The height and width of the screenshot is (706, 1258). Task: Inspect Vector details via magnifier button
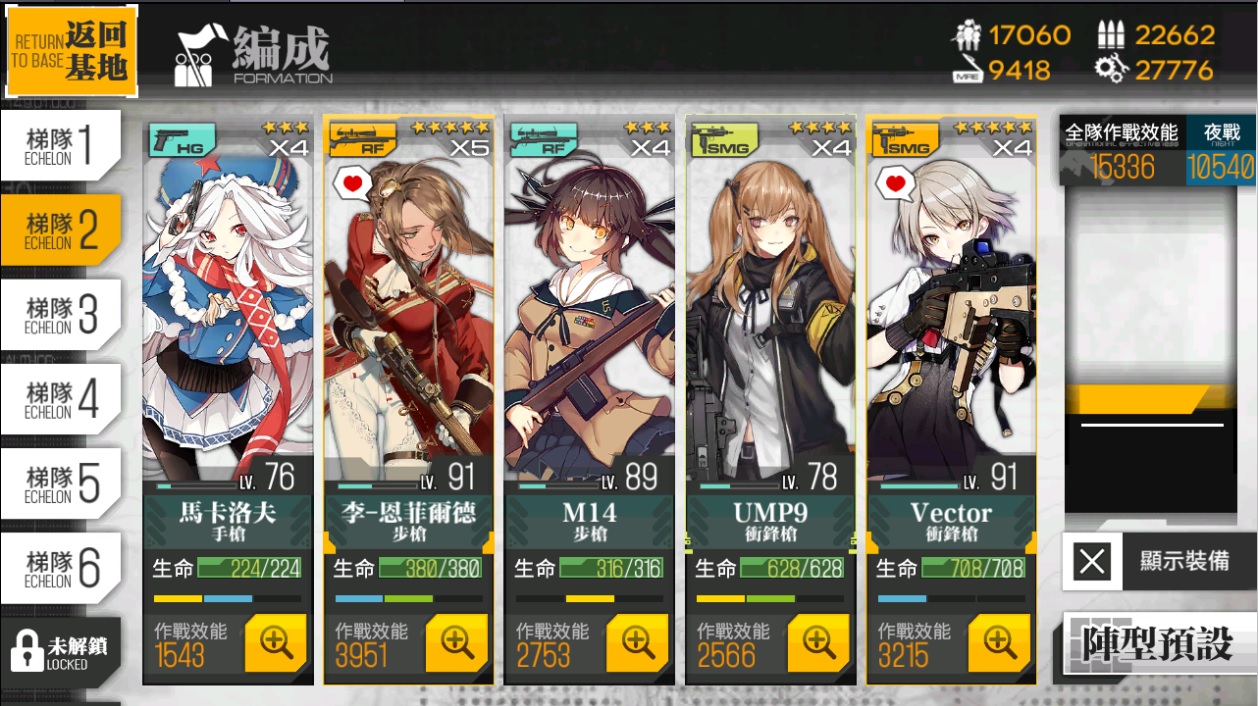click(x=1000, y=643)
